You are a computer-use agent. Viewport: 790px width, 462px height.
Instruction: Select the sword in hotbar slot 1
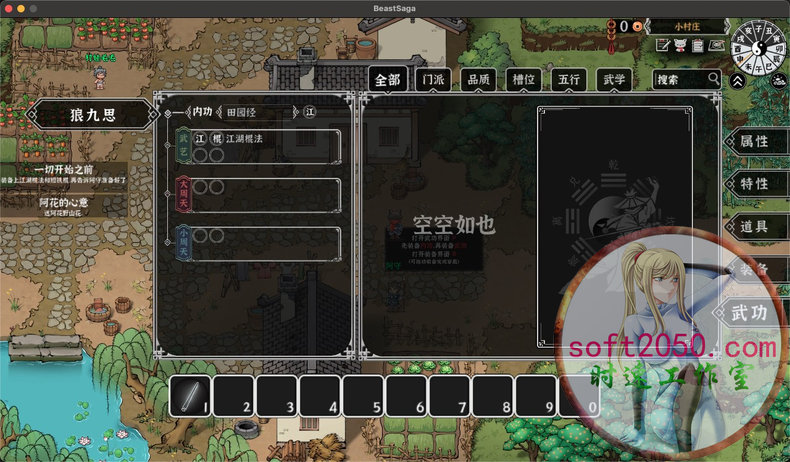click(x=190, y=398)
